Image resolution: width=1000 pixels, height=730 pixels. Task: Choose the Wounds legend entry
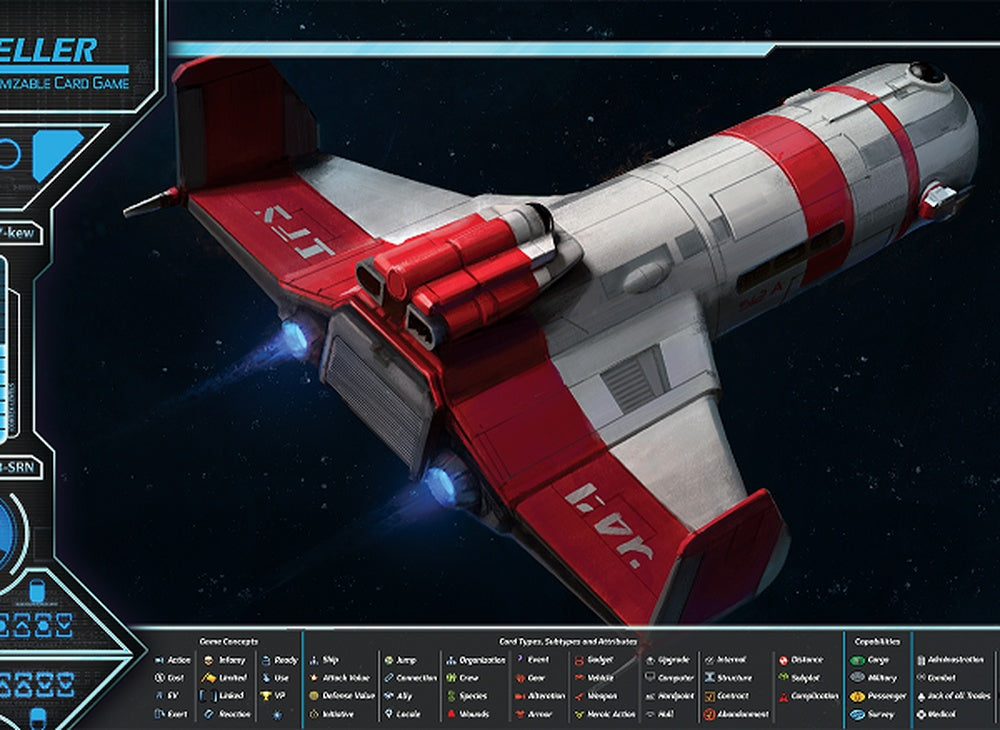coord(465,714)
